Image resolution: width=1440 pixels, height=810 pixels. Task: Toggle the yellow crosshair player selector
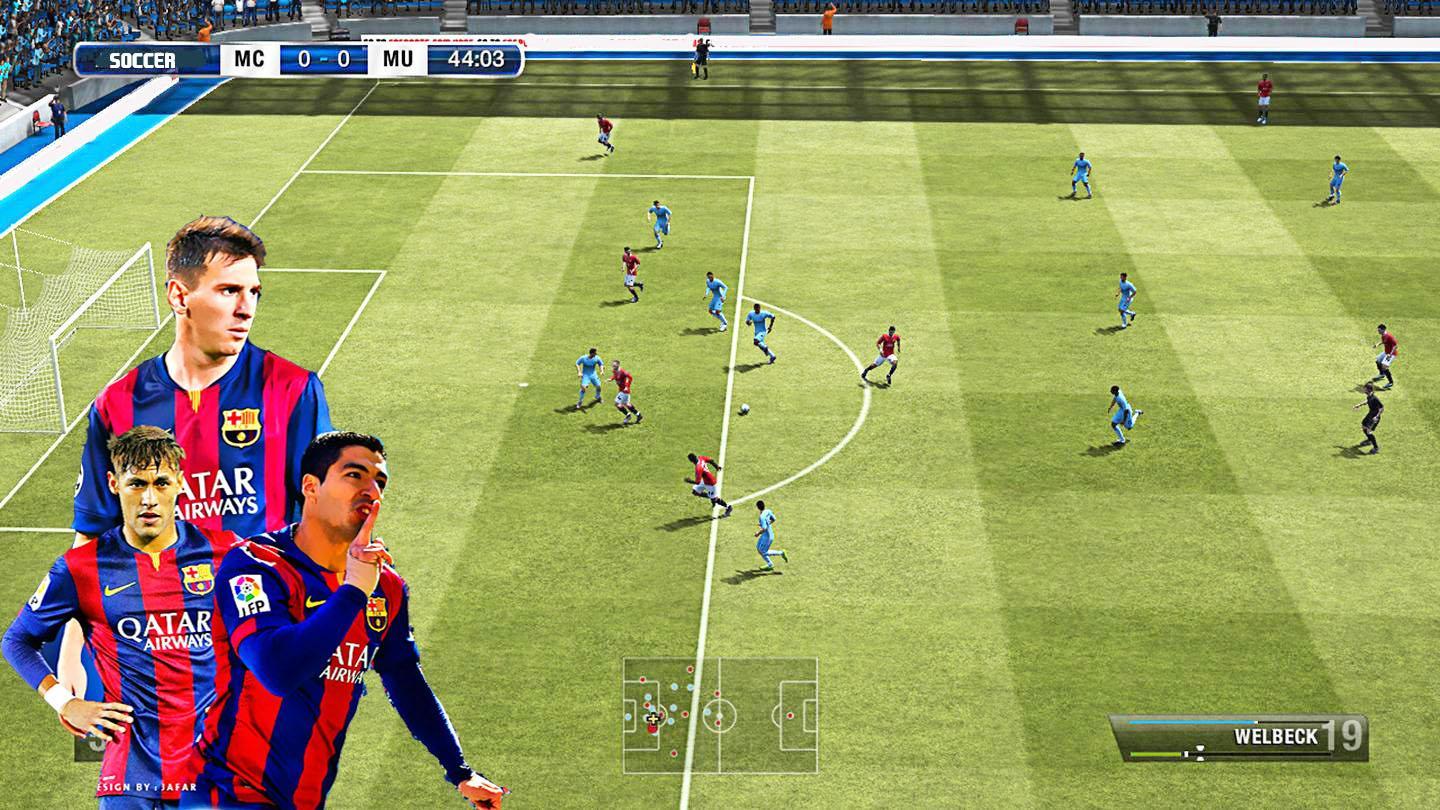pyautogui.click(x=652, y=718)
